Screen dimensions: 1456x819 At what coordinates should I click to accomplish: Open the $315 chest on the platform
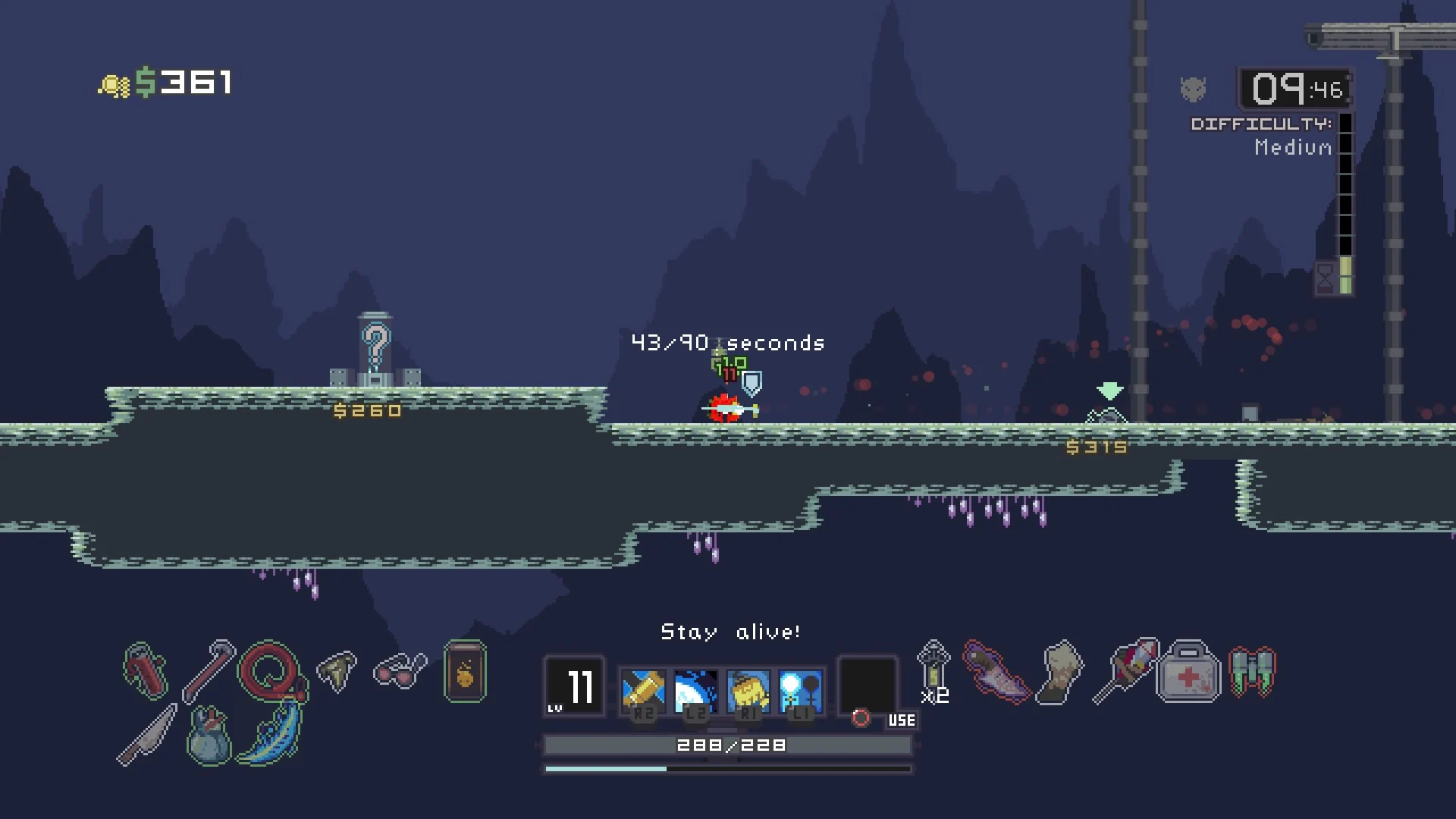click(1106, 417)
